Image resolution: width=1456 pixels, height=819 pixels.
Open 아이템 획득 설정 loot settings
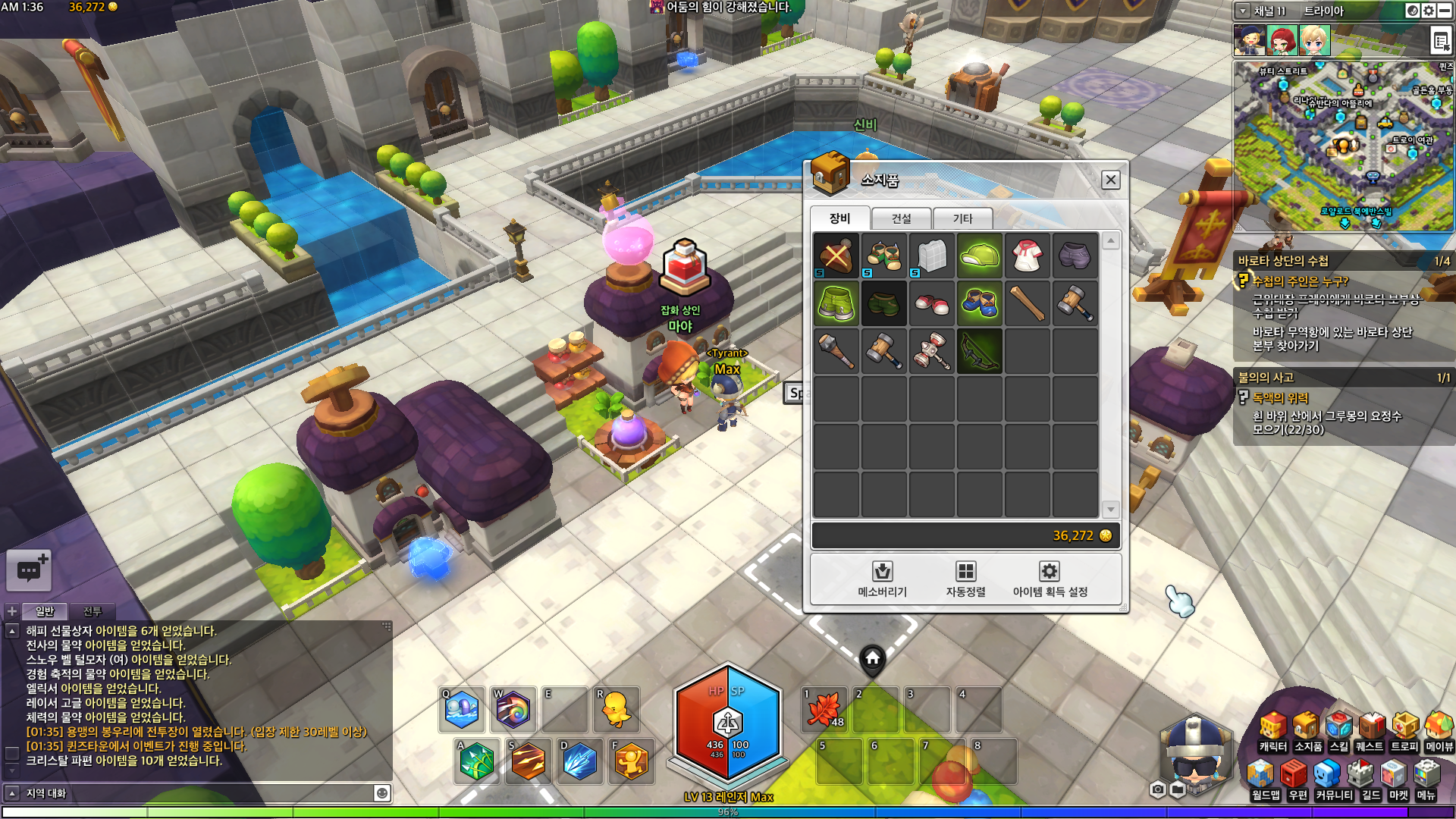click(x=1050, y=579)
